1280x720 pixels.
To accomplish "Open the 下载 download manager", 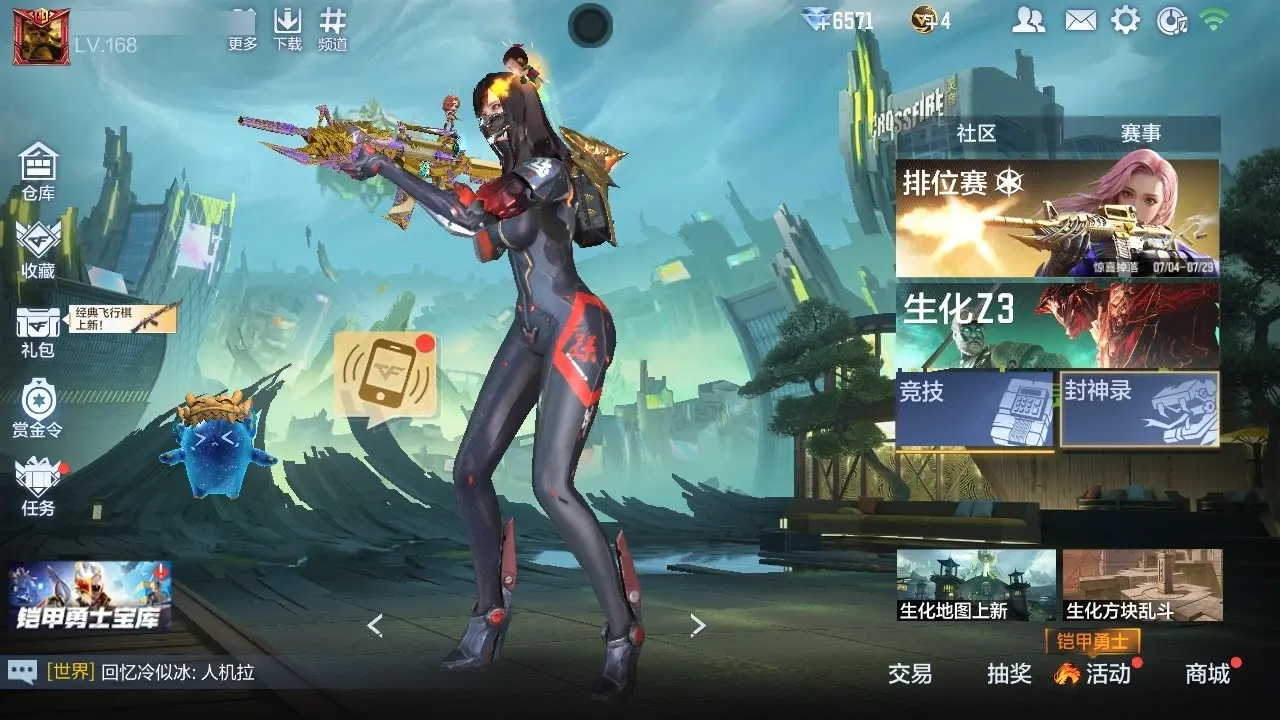I will click(288, 28).
